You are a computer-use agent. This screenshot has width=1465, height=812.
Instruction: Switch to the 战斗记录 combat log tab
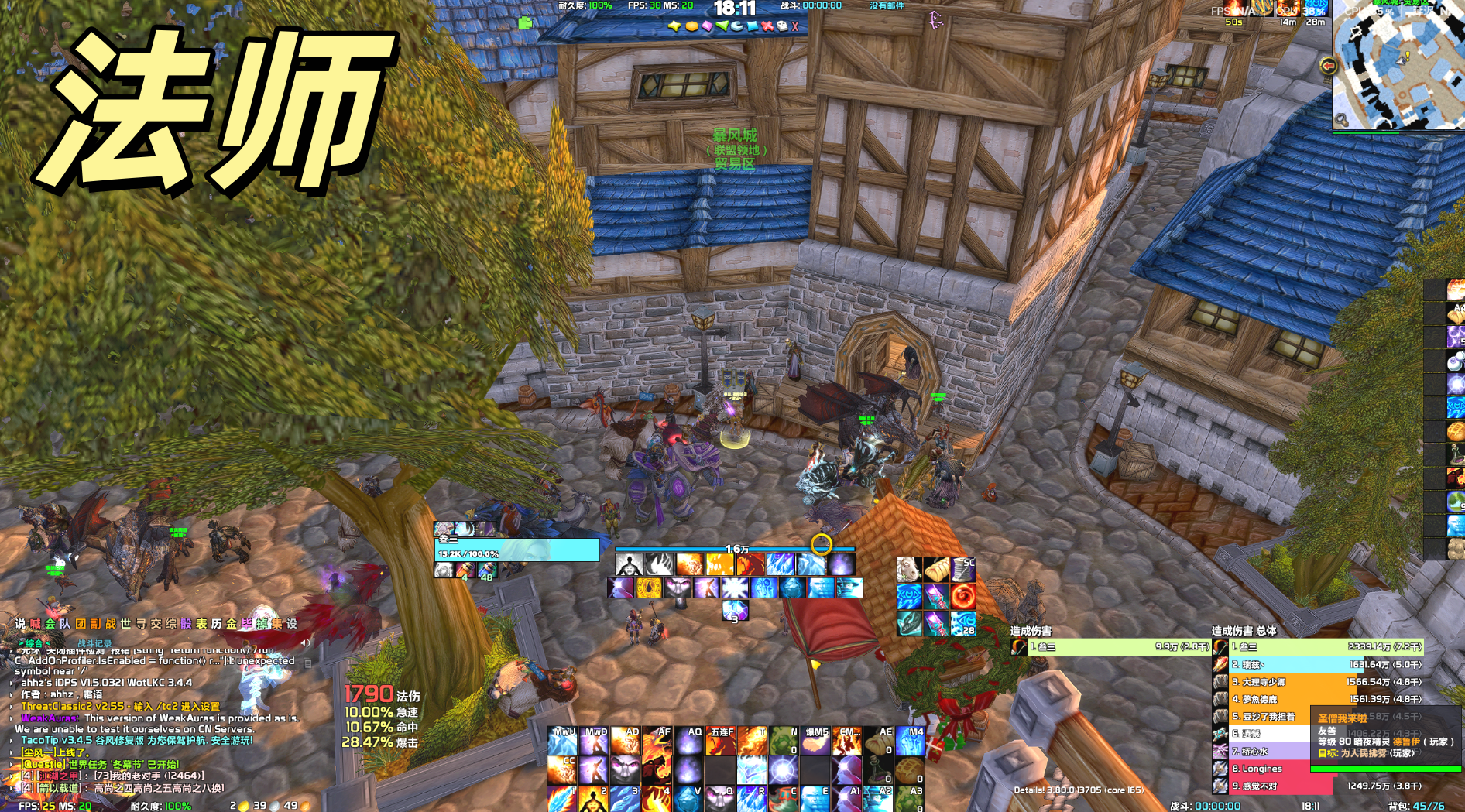[x=94, y=643]
